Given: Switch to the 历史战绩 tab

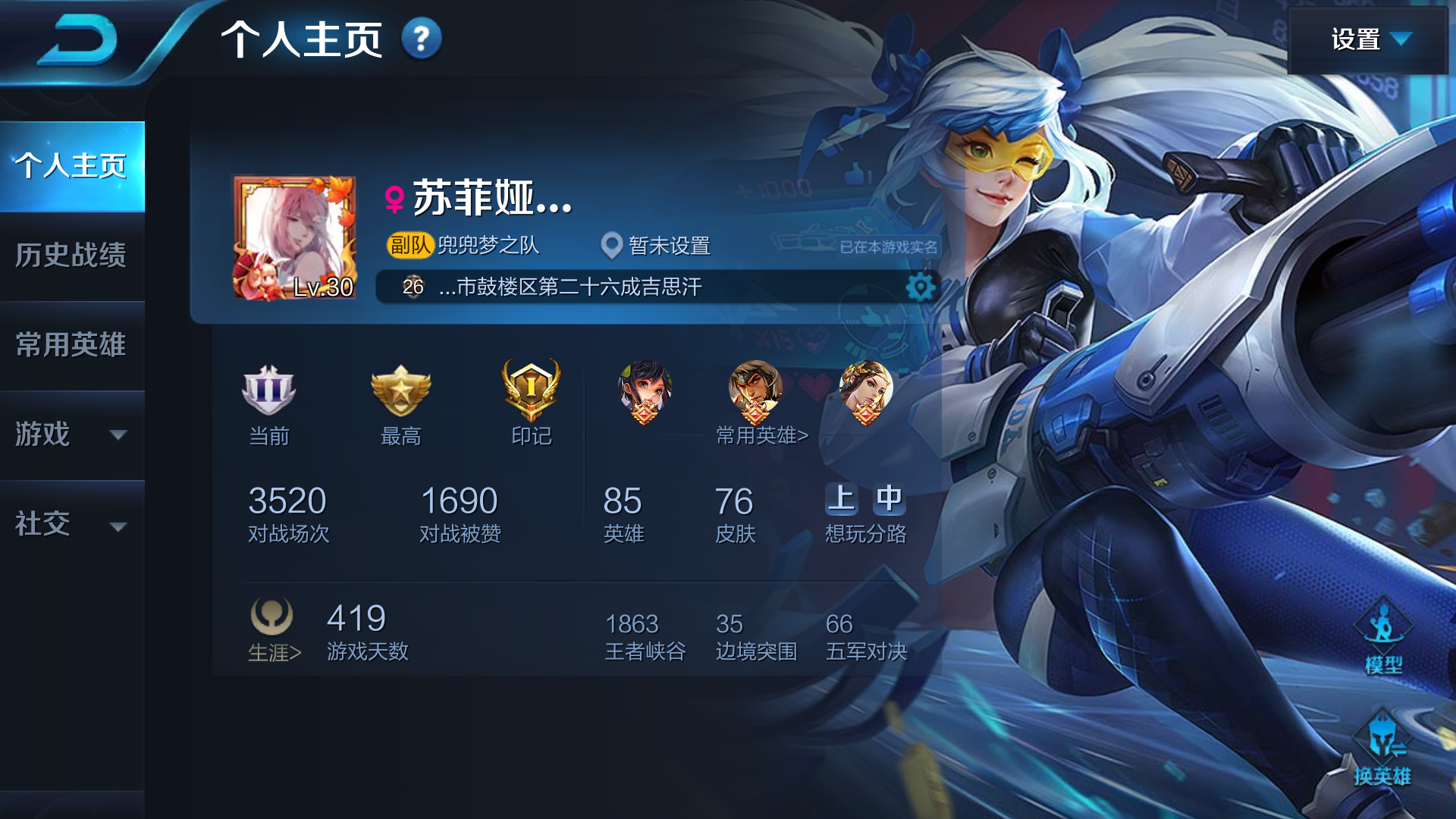Looking at the screenshot, I should click(x=72, y=257).
